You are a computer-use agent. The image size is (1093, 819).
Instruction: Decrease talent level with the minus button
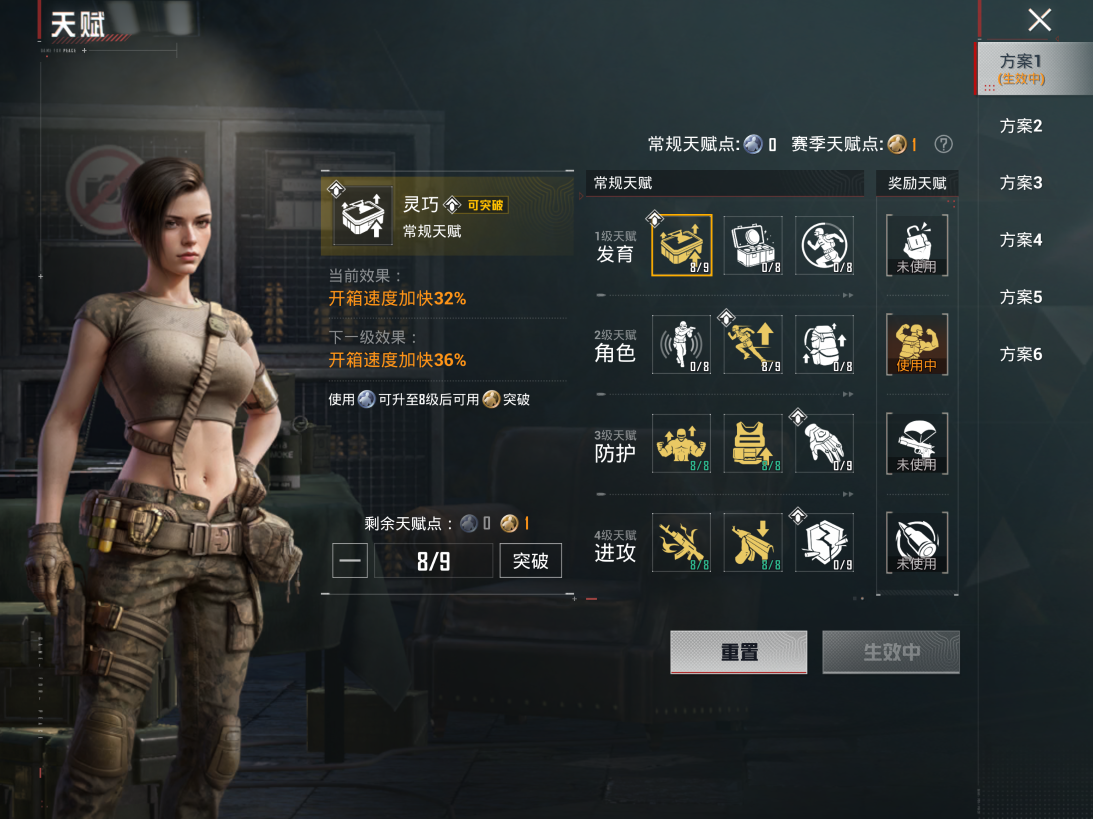pyautogui.click(x=350, y=561)
